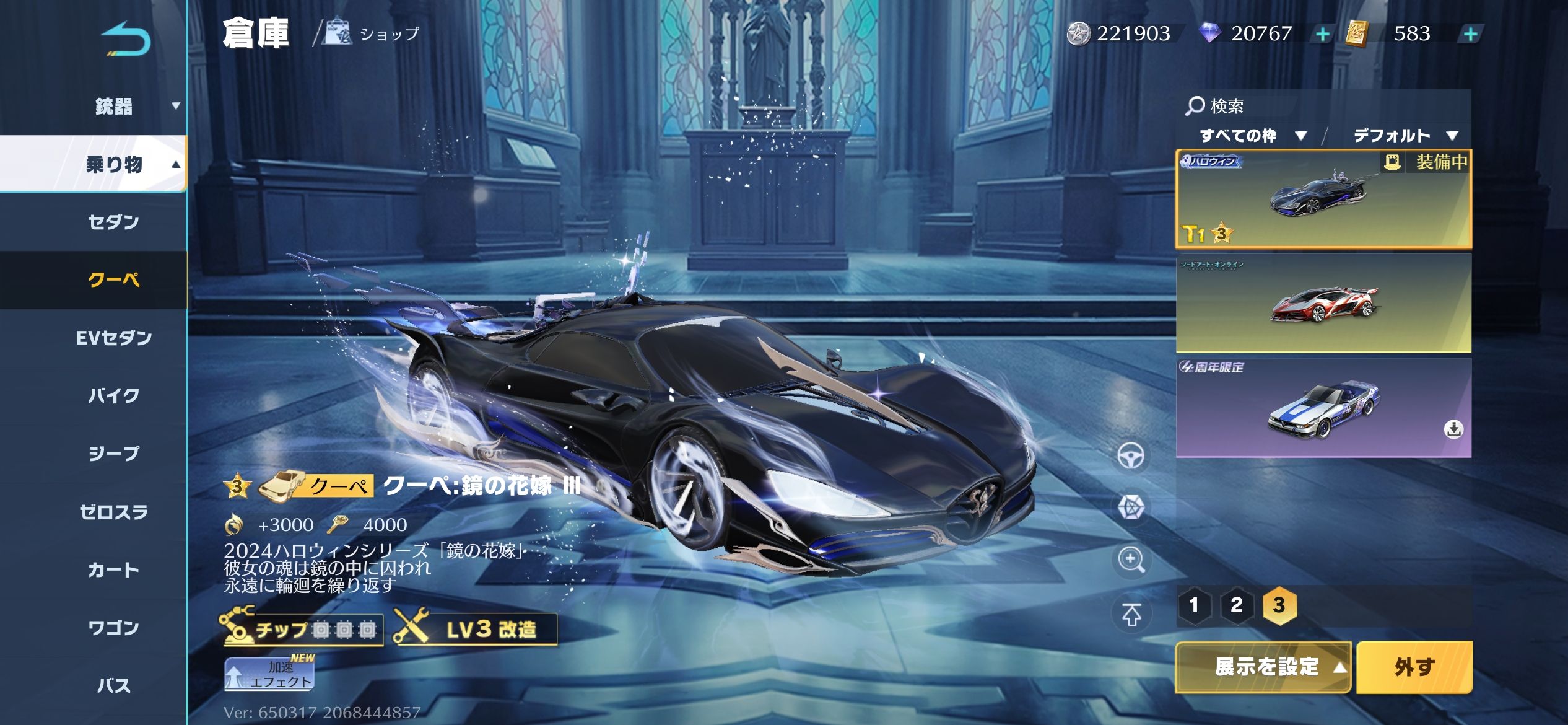Image resolution: width=1568 pixels, height=725 pixels.
Task: Open the ショップ shop link
Action: (x=373, y=33)
